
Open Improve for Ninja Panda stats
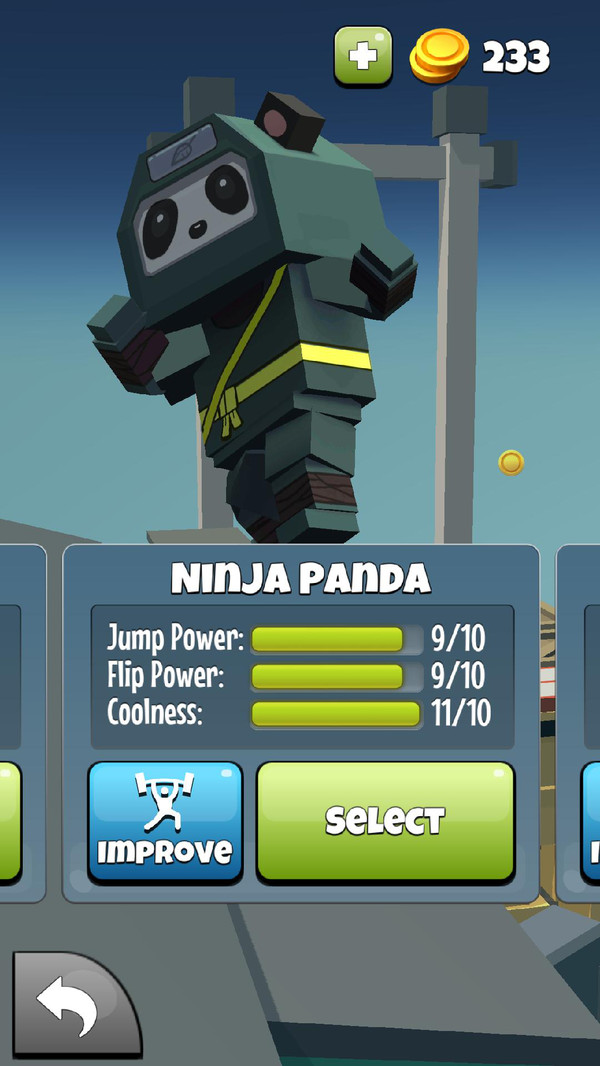click(165, 822)
